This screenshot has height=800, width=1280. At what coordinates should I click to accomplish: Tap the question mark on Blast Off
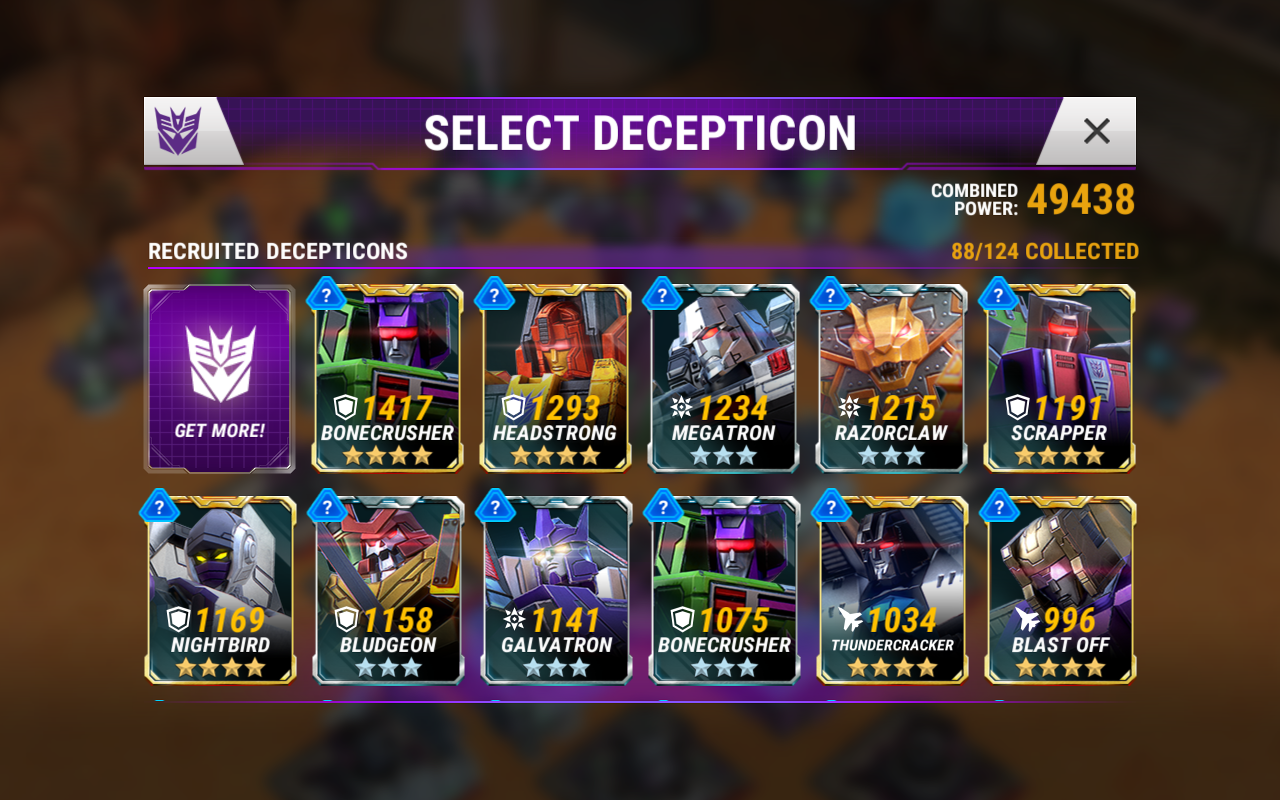point(998,506)
